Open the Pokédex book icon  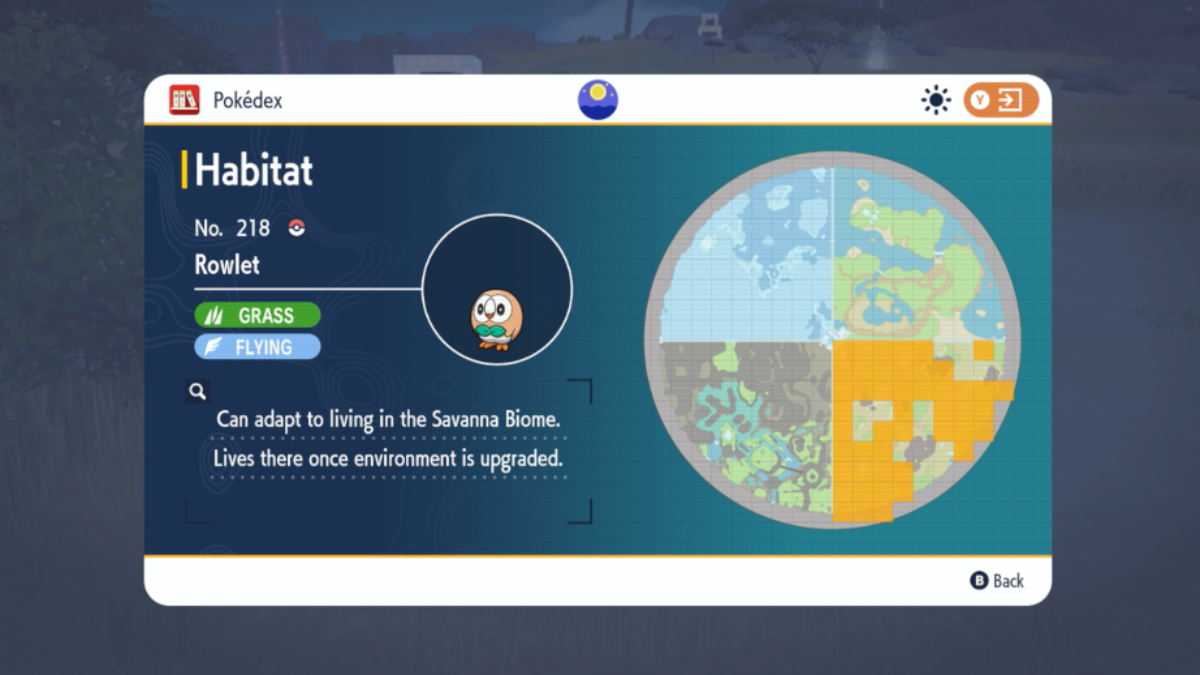[184, 100]
